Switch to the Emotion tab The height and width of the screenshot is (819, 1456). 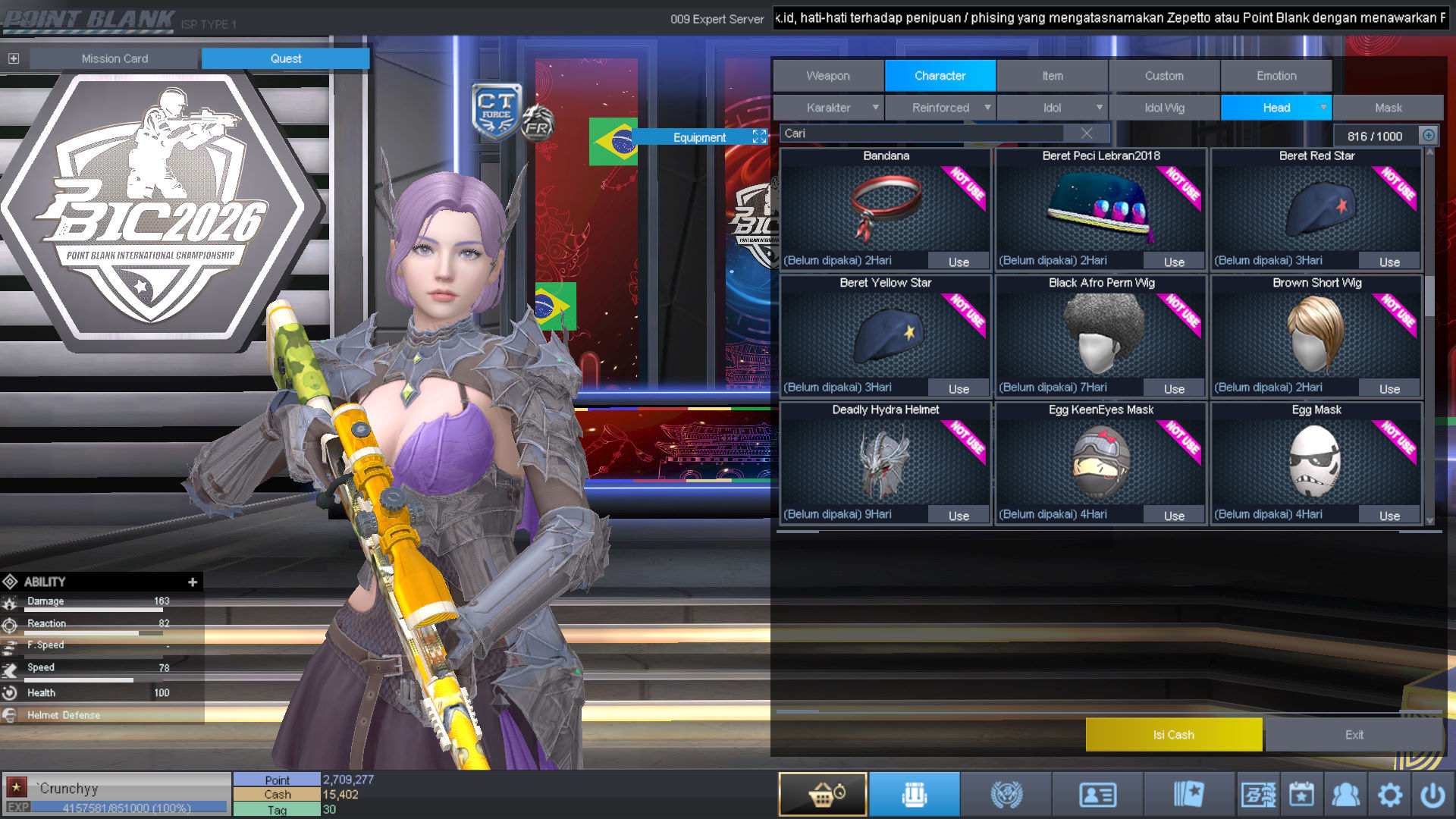tap(1276, 76)
